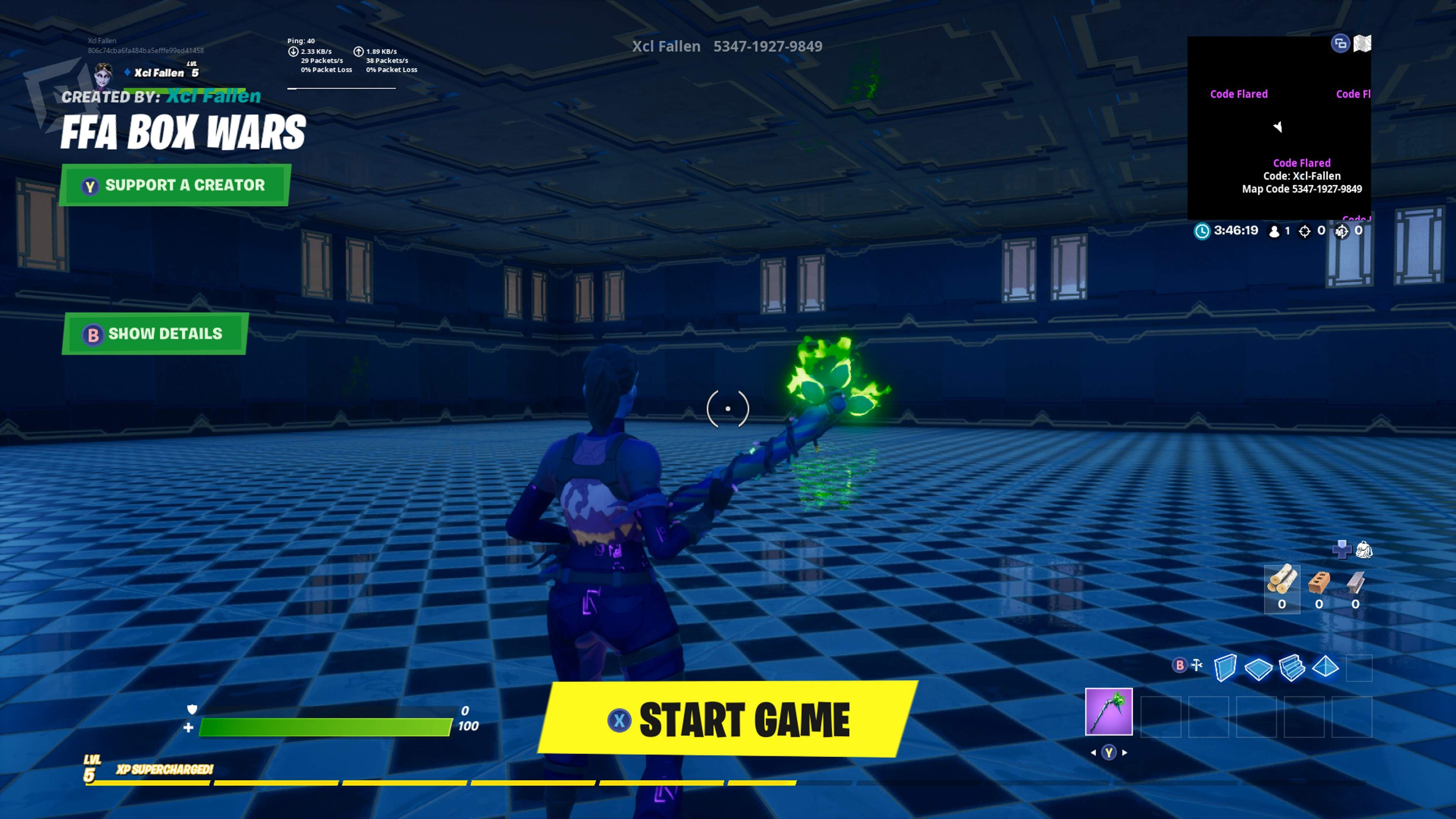Image resolution: width=1456 pixels, height=819 pixels.
Task: Mute the Code Flared video panel speaker
Action: [1278, 127]
